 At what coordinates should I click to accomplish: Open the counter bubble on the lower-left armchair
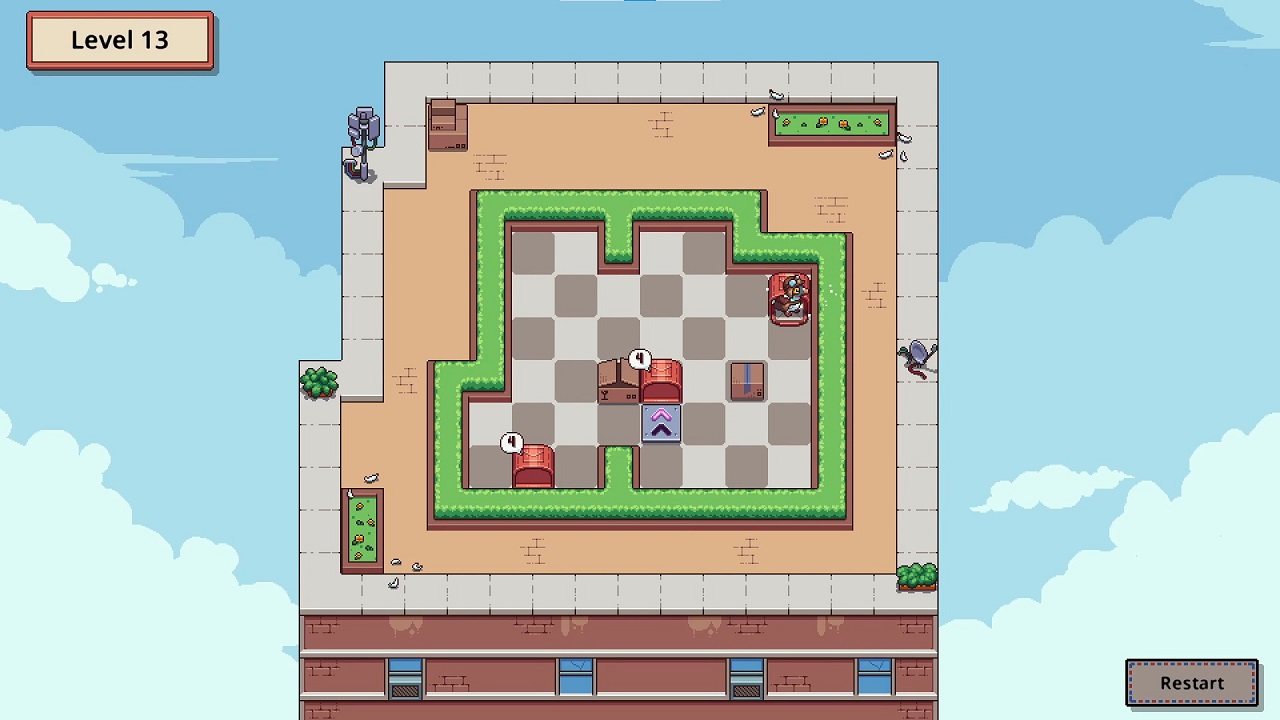(x=512, y=442)
